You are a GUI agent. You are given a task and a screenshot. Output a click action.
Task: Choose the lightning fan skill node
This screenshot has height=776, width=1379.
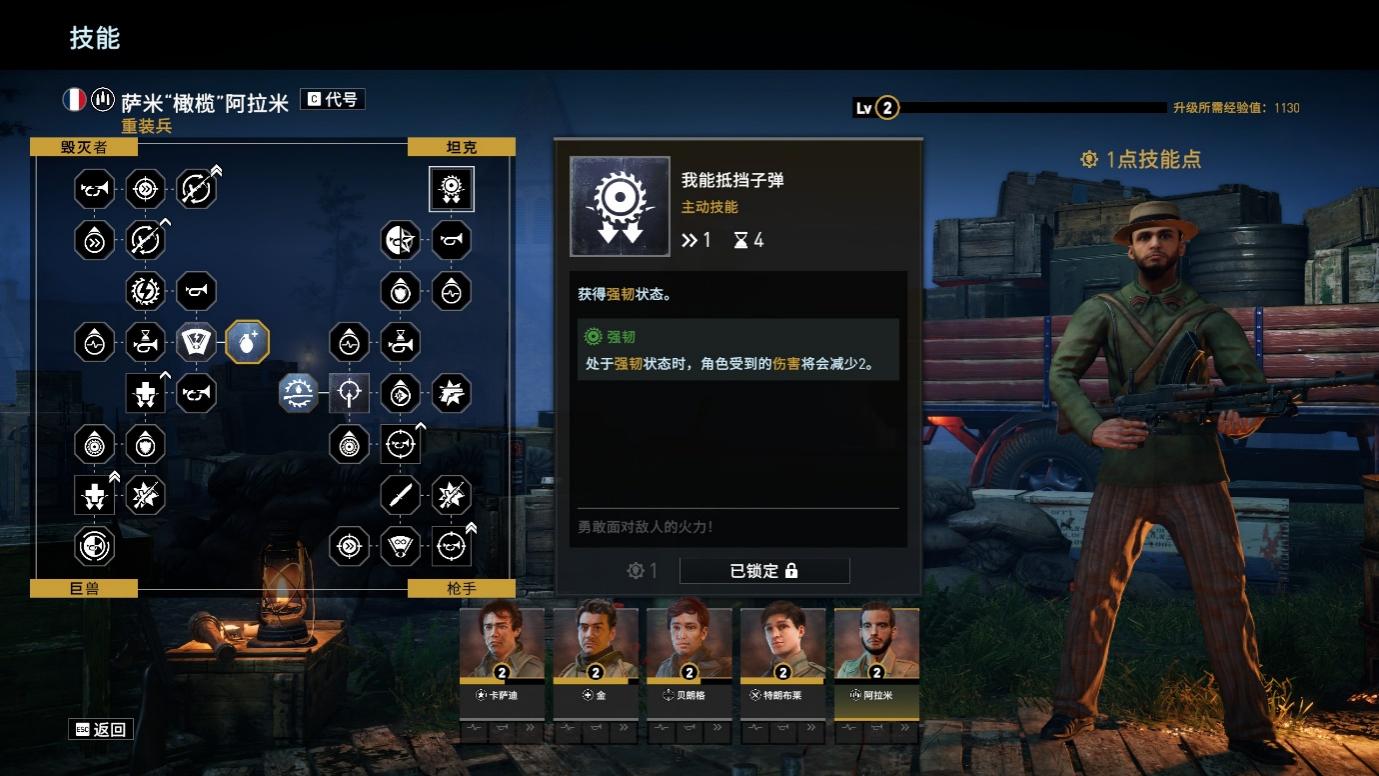click(196, 342)
